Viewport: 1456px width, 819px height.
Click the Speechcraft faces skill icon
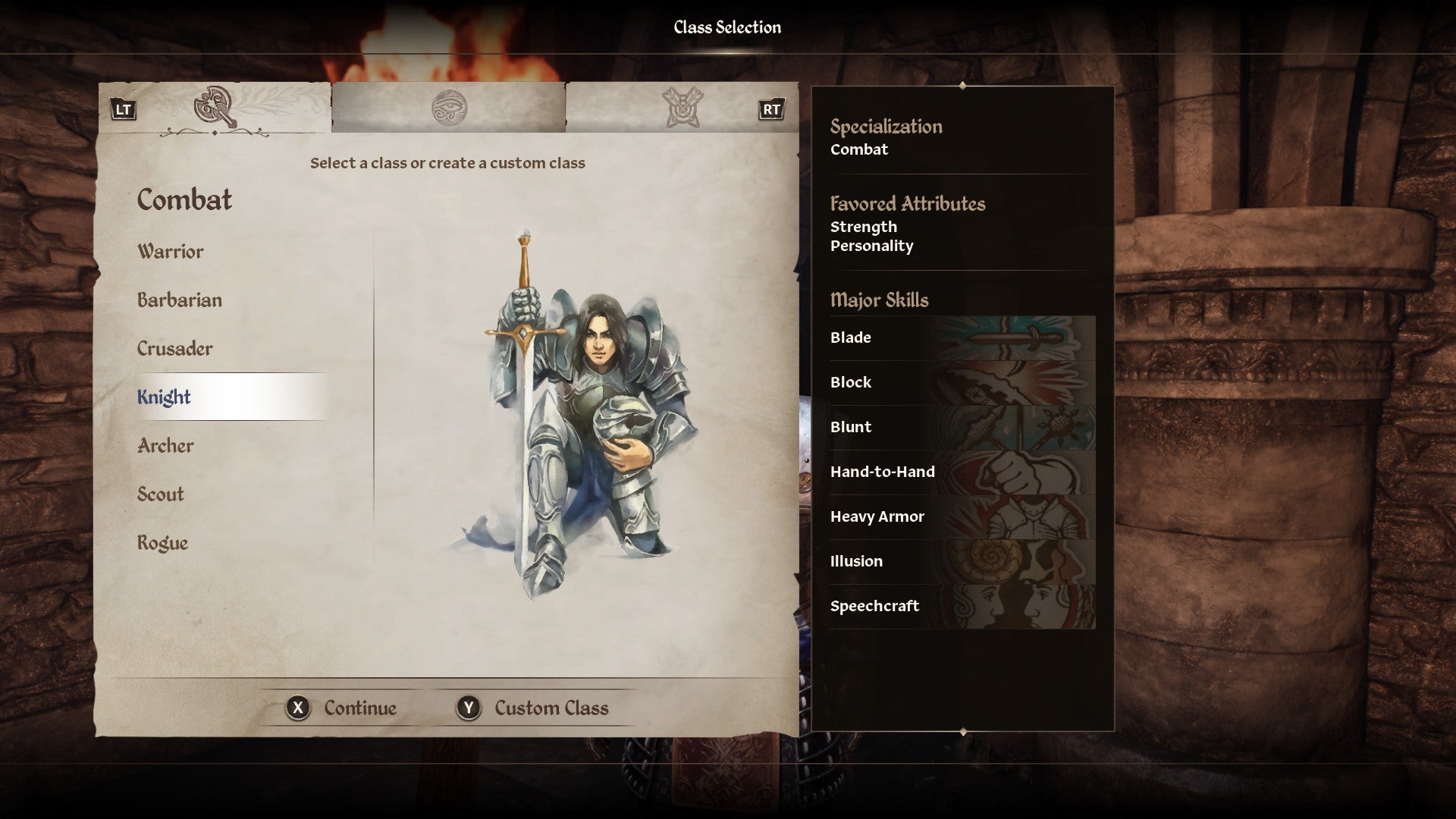tap(1016, 606)
